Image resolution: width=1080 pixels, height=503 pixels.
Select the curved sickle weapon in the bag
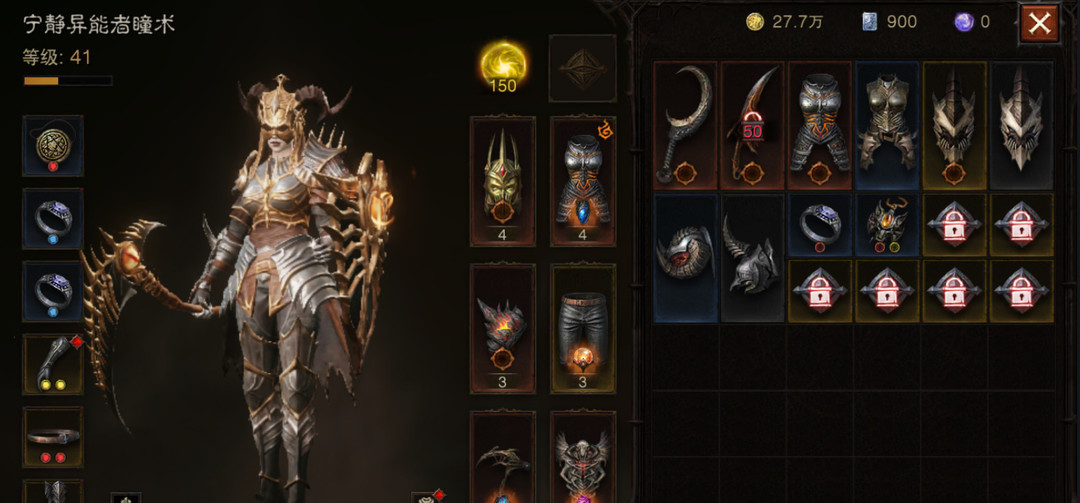pos(686,125)
